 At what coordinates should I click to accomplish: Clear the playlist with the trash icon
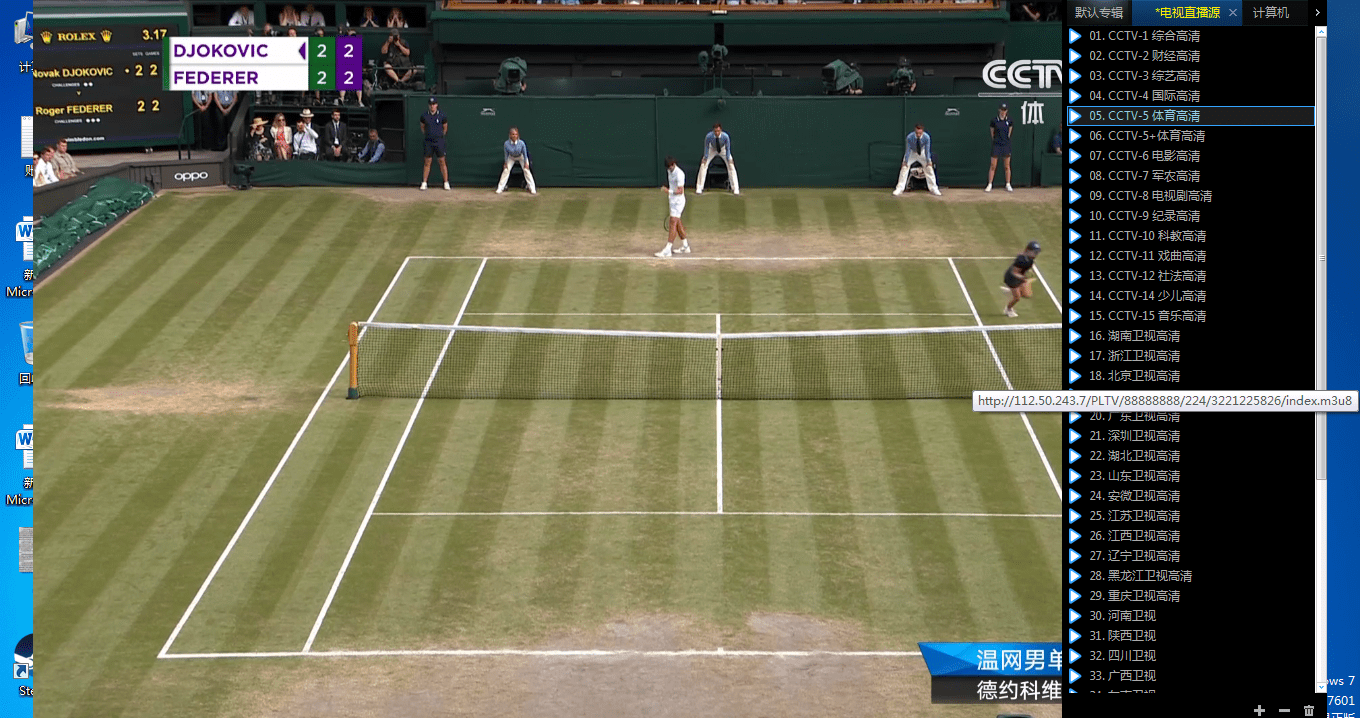[1309, 710]
